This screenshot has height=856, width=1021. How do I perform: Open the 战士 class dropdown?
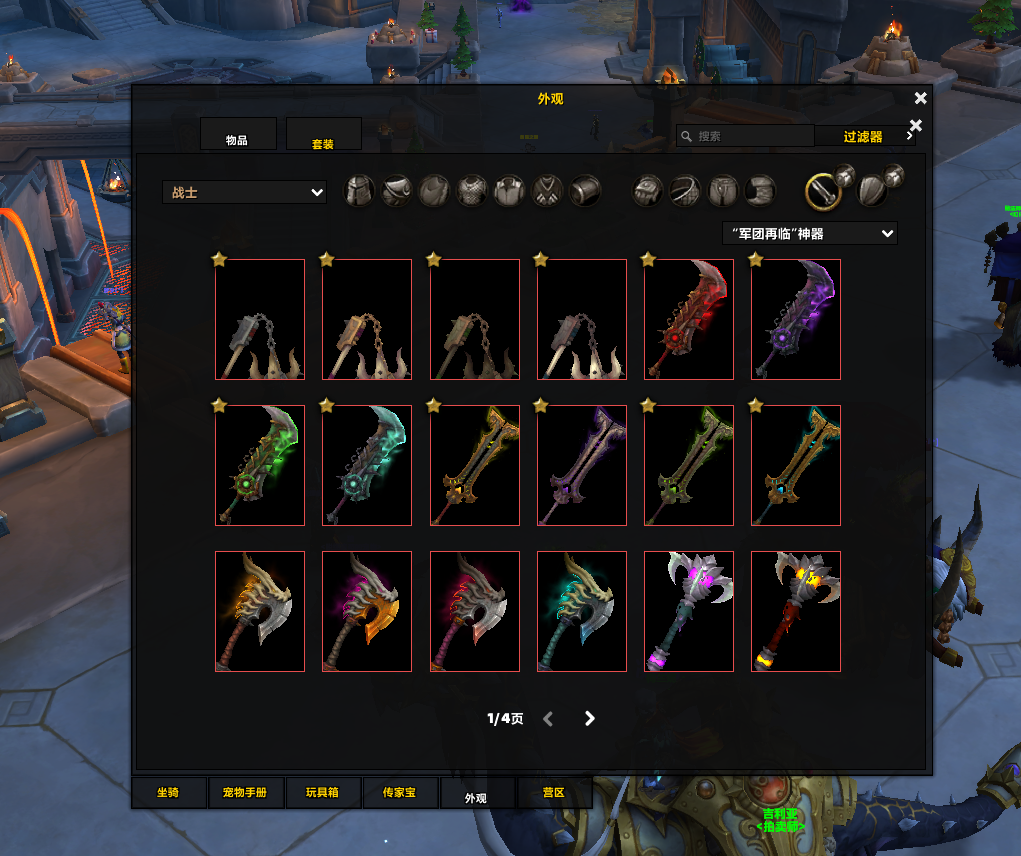tap(244, 192)
